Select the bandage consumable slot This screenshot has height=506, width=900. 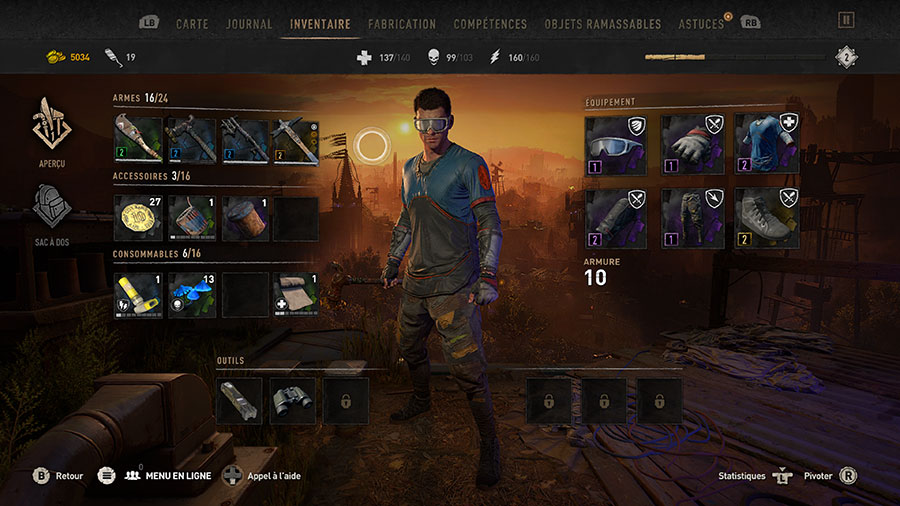(x=296, y=295)
